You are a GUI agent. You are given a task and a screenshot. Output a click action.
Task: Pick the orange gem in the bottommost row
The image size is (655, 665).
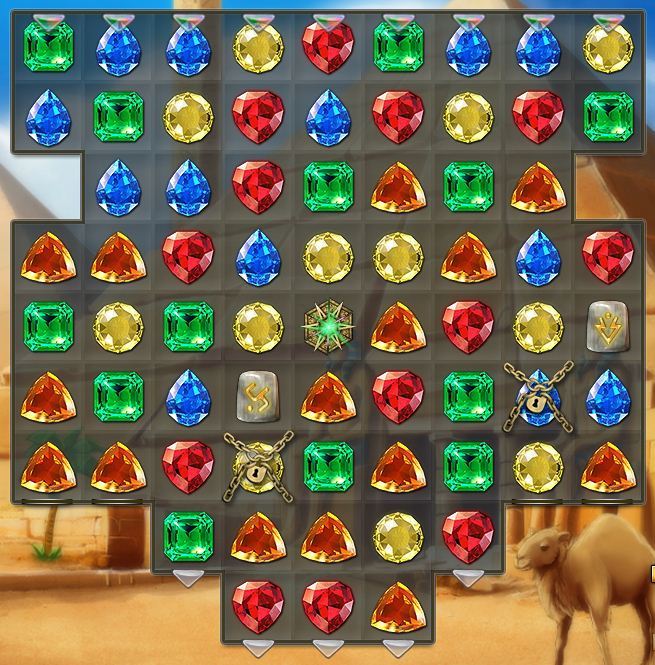[398, 606]
